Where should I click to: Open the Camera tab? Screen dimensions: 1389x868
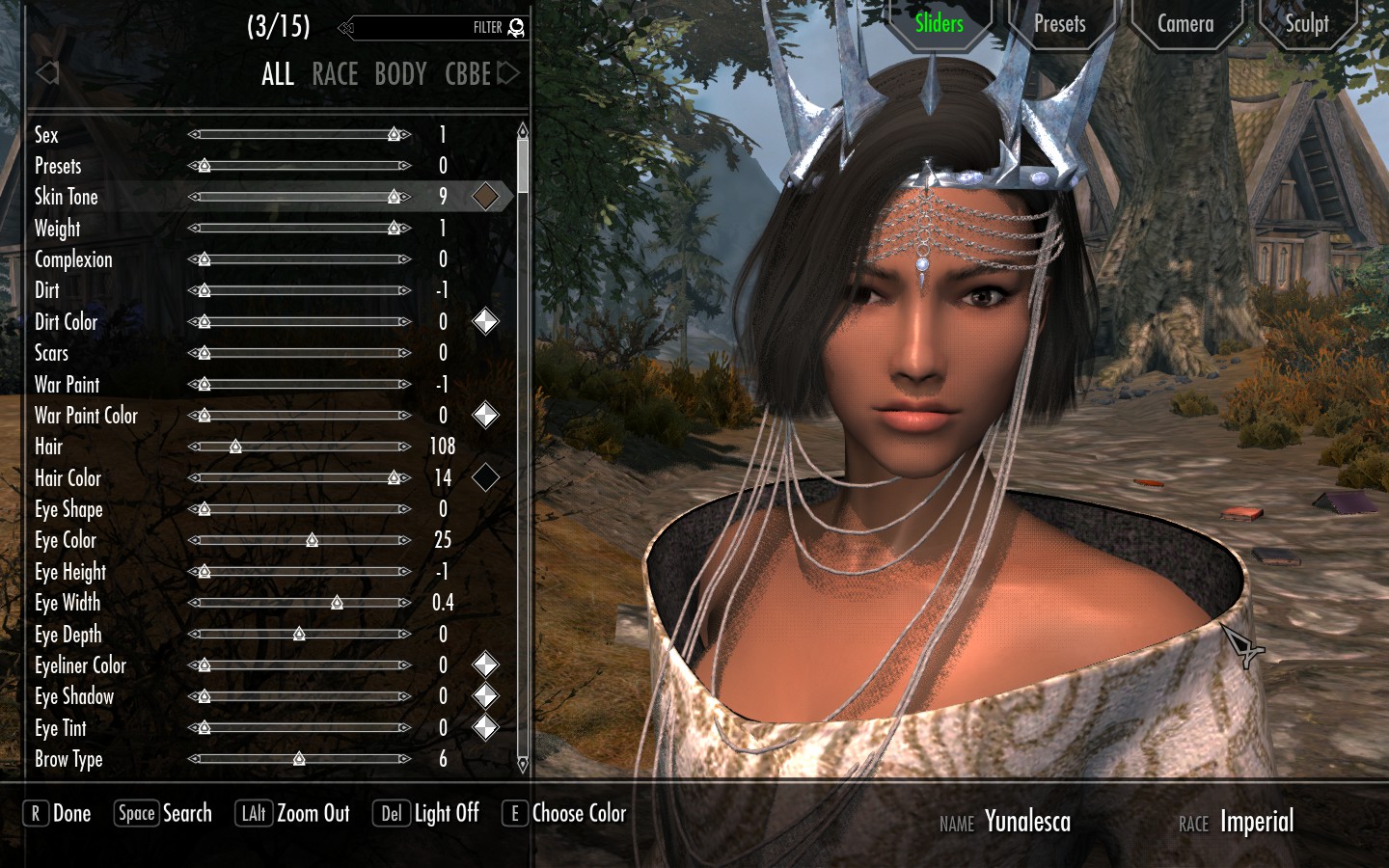click(x=1185, y=24)
